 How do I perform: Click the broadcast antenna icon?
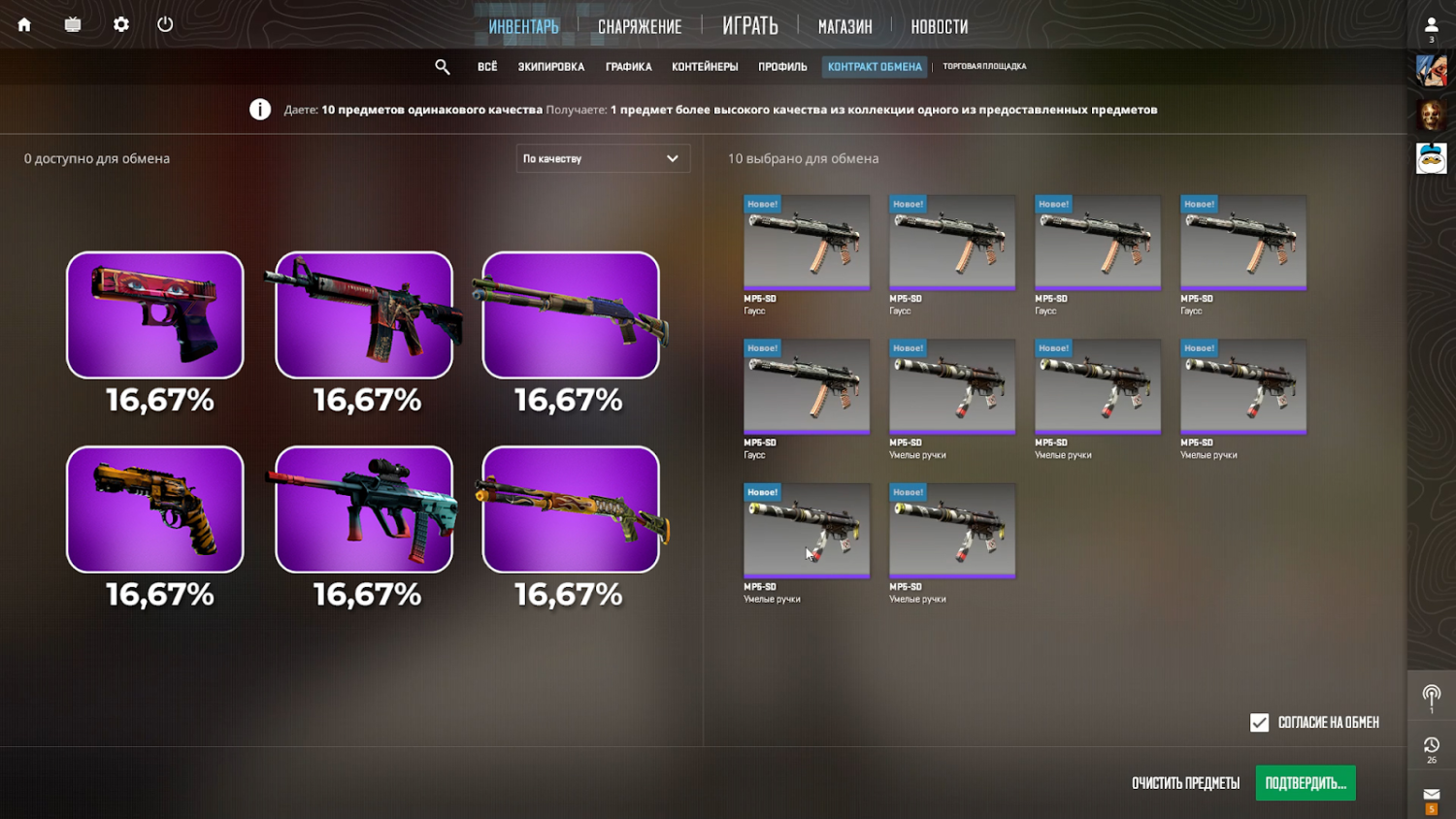click(x=1430, y=695)
